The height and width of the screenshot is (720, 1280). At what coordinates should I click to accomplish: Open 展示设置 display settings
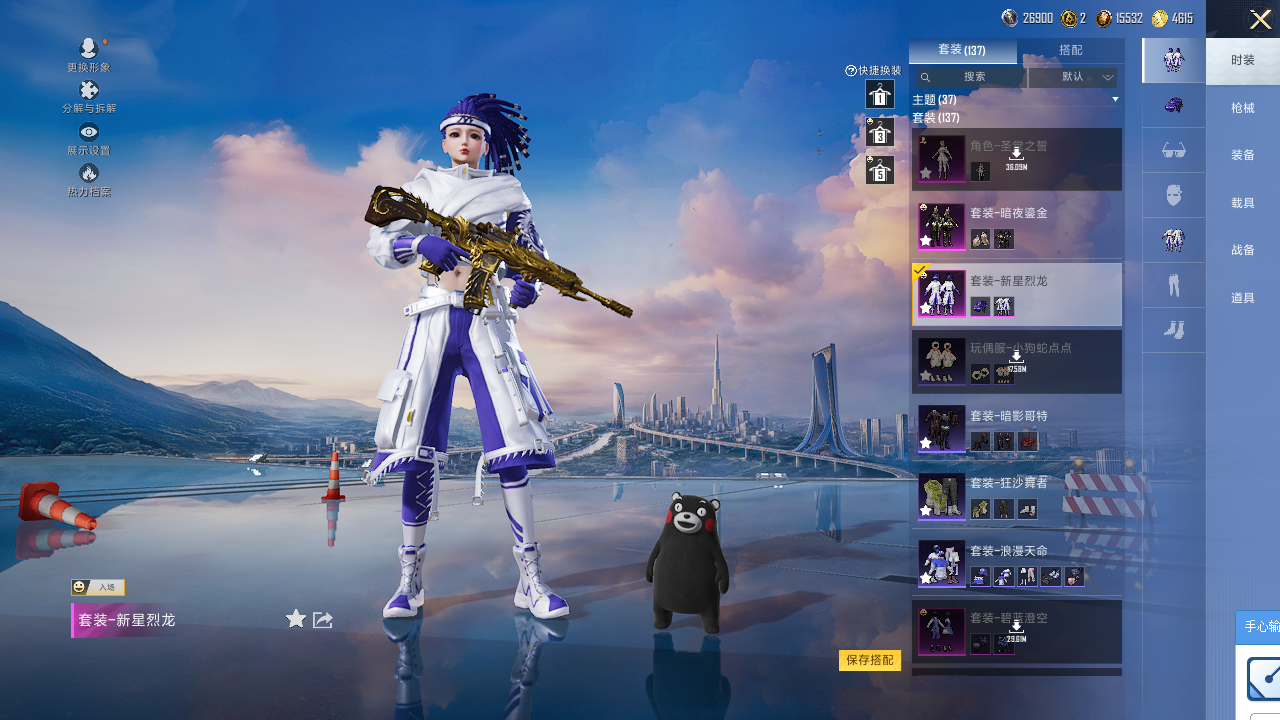pyautogui.click(x=89, y=138)
